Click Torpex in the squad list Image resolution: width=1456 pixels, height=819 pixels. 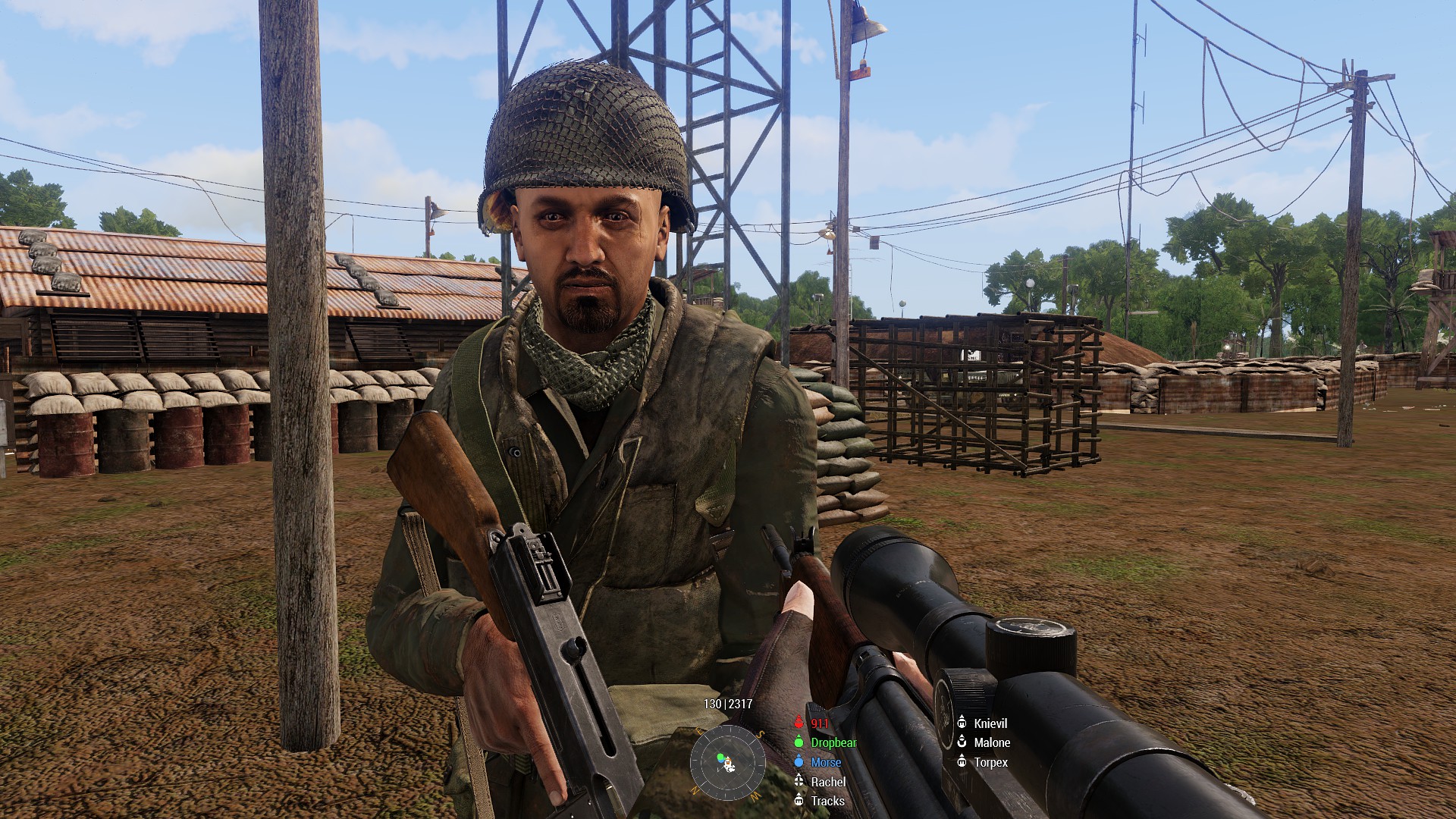pos(990,762)
